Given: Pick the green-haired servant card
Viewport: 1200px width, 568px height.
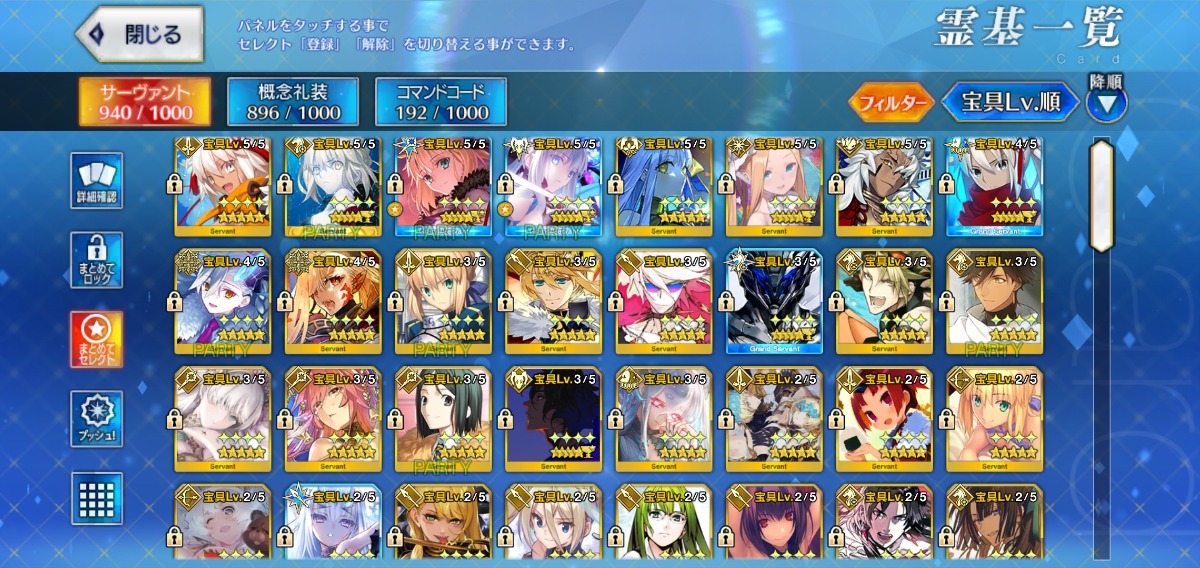Looking at the screenshot, I should [663, 525].
